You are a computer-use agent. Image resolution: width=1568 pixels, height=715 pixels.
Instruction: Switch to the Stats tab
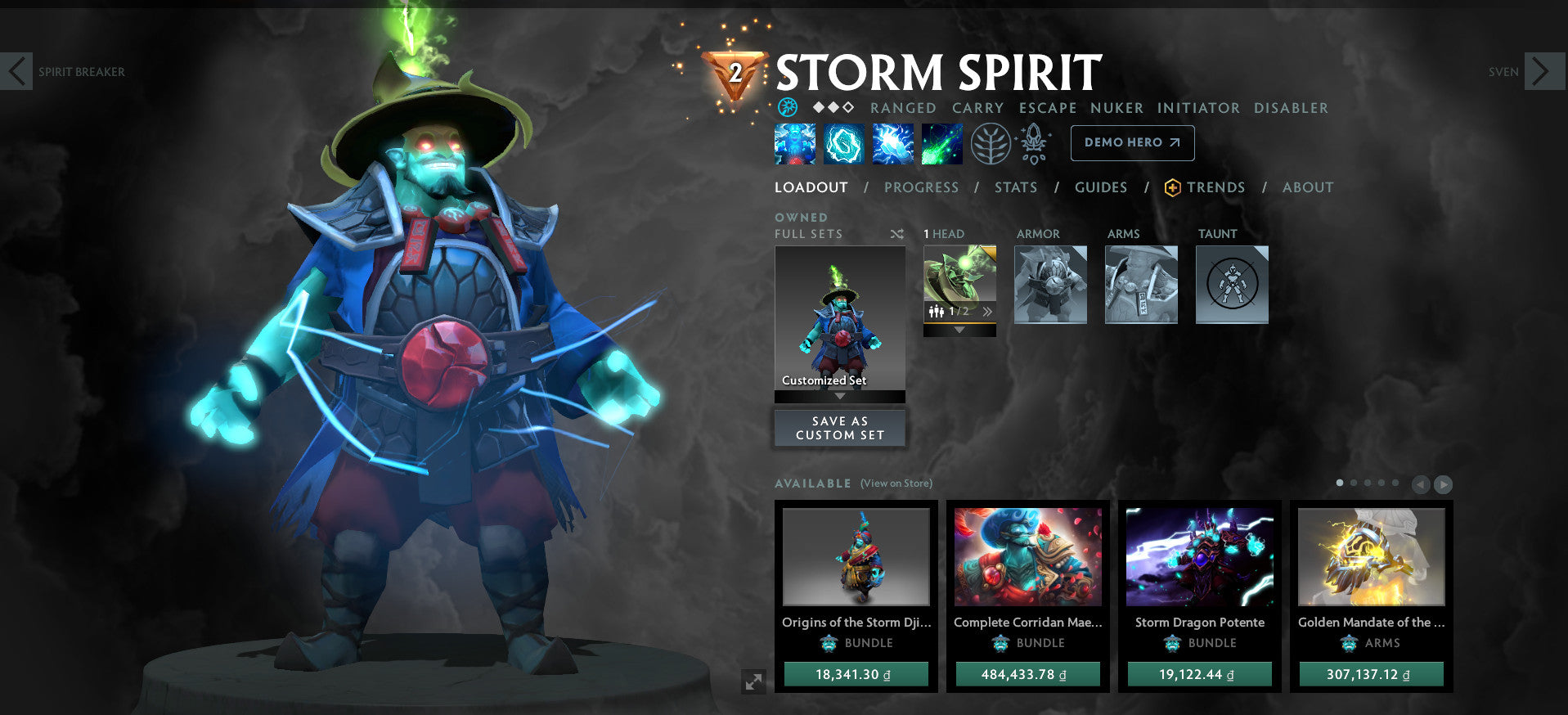coord(1015,187)
